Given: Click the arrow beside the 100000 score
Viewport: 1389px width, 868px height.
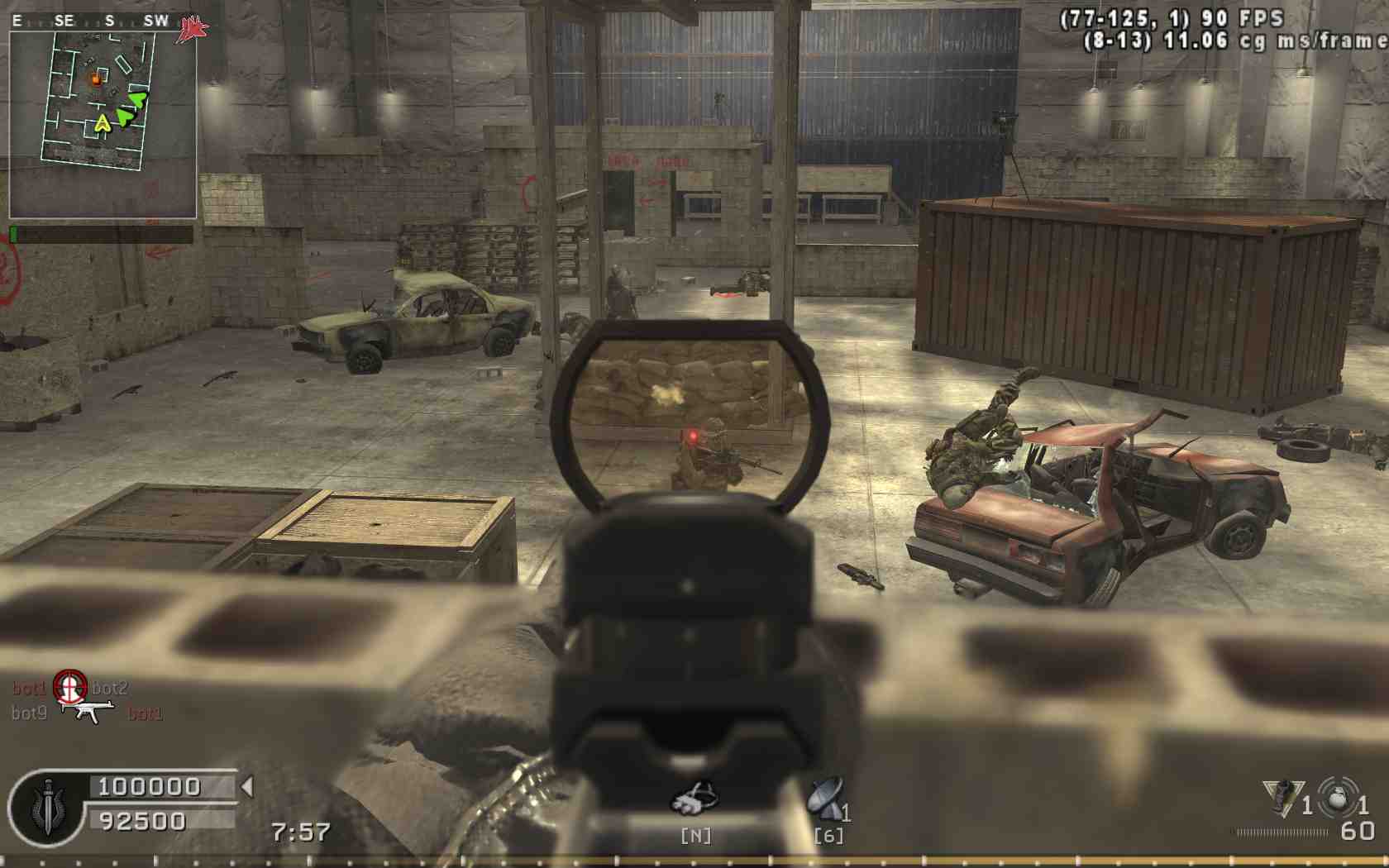Looking at the screenshot, I should (x=246, y=786).
